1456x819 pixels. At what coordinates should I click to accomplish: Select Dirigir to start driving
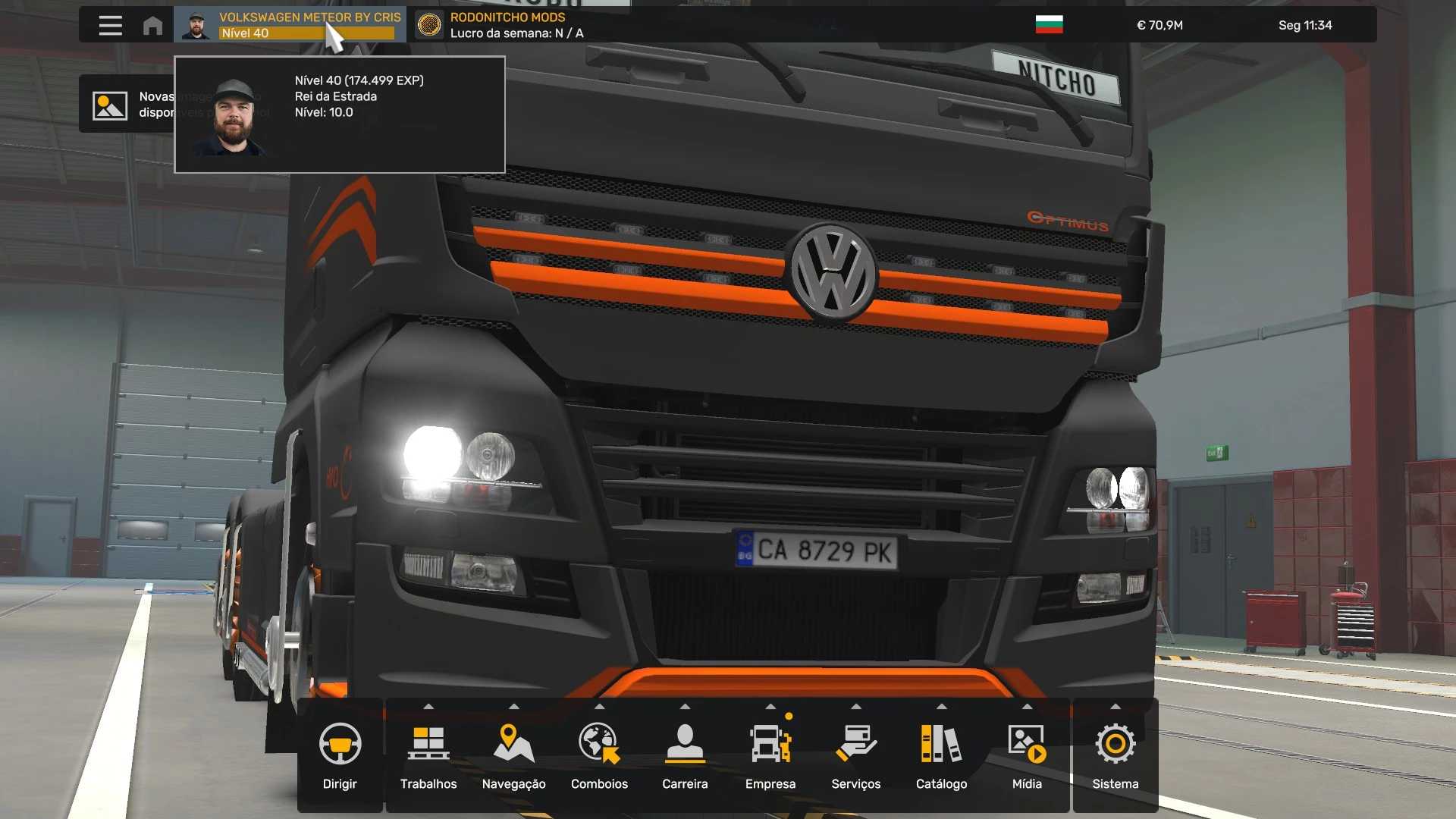point(340,755)
